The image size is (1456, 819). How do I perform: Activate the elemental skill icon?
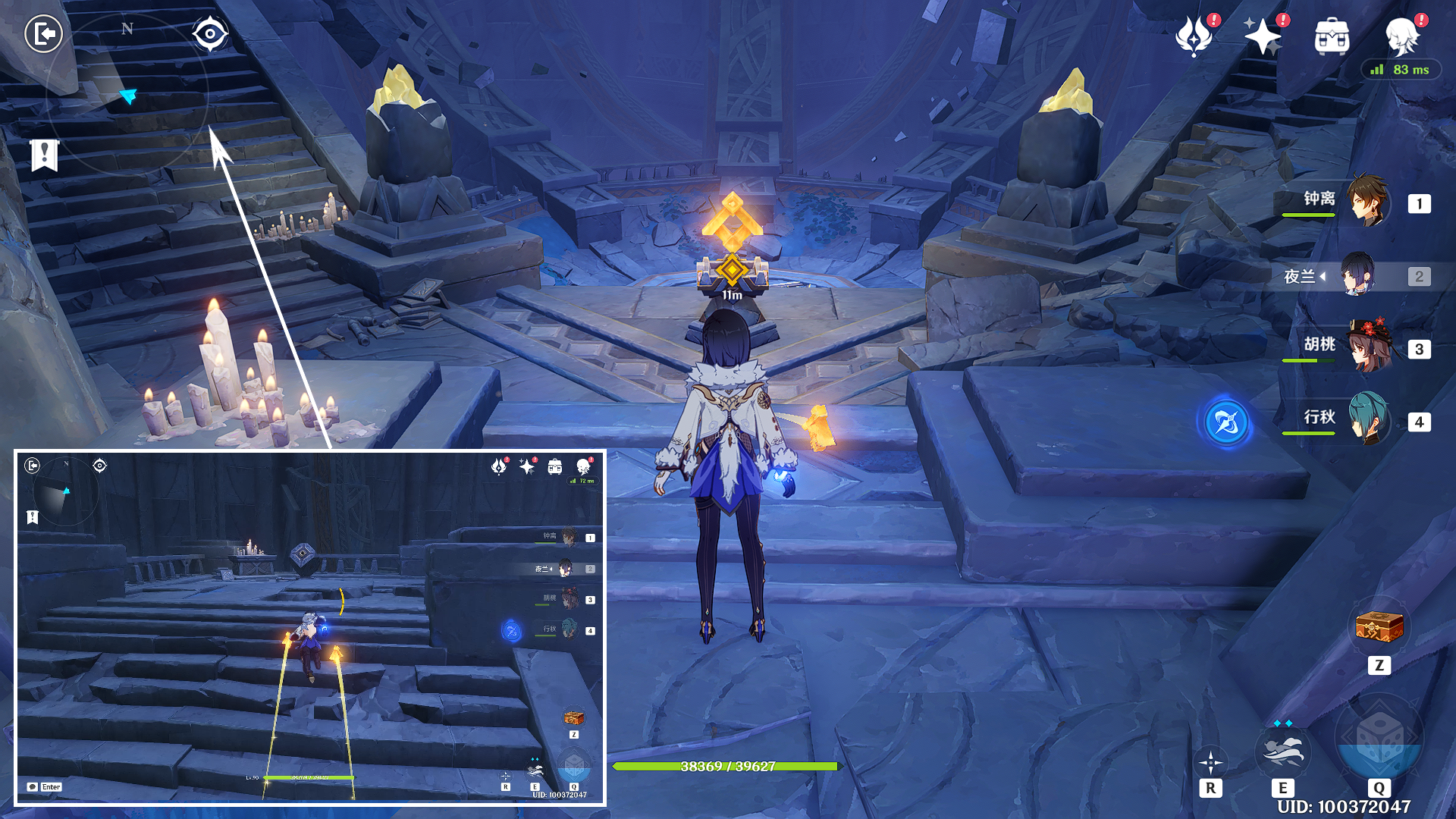[1282, 752]
